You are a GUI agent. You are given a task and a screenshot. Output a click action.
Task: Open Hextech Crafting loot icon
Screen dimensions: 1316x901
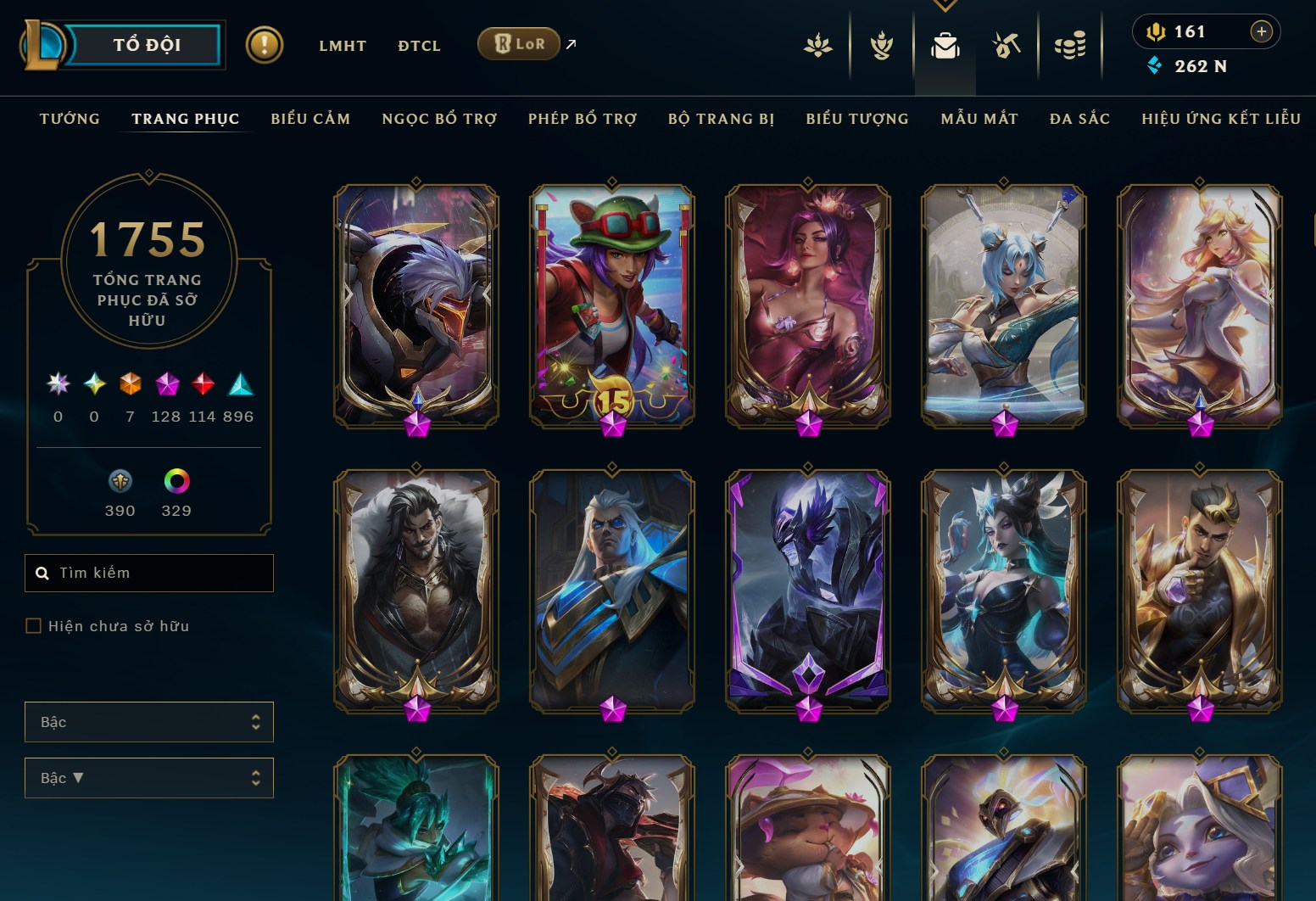coord(1008,47)
